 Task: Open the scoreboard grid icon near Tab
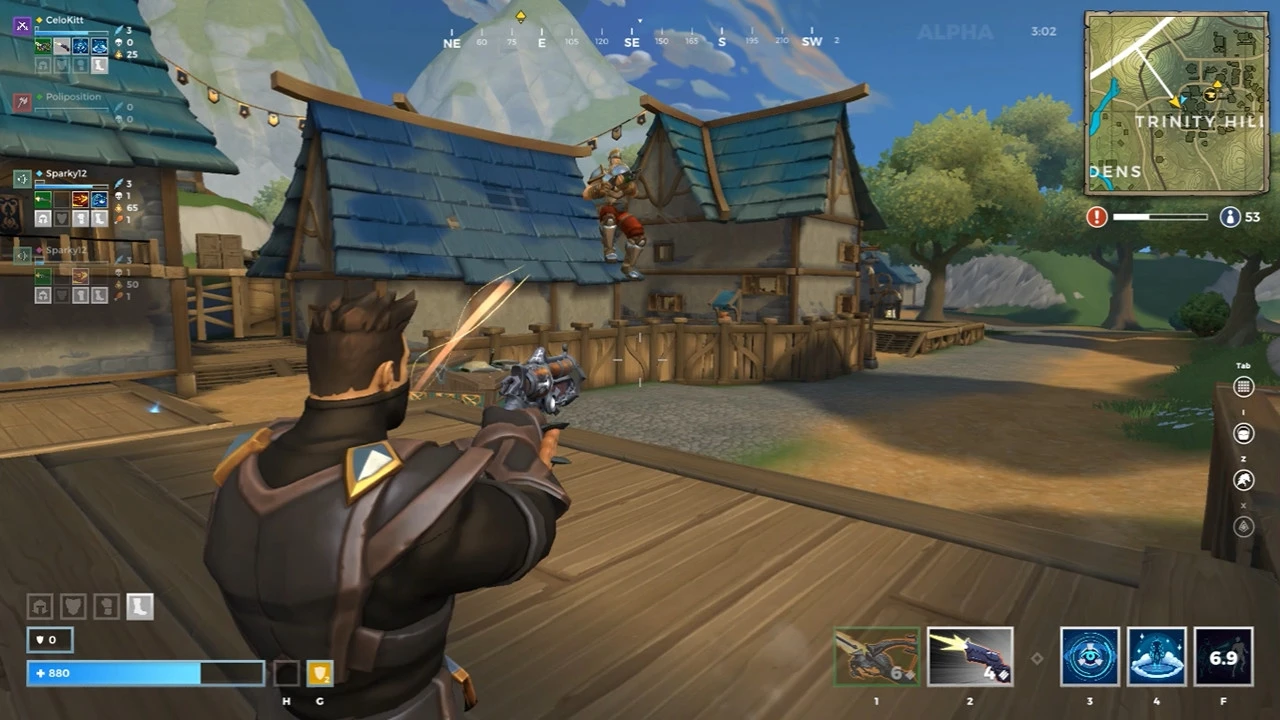tap(1244, 387)
